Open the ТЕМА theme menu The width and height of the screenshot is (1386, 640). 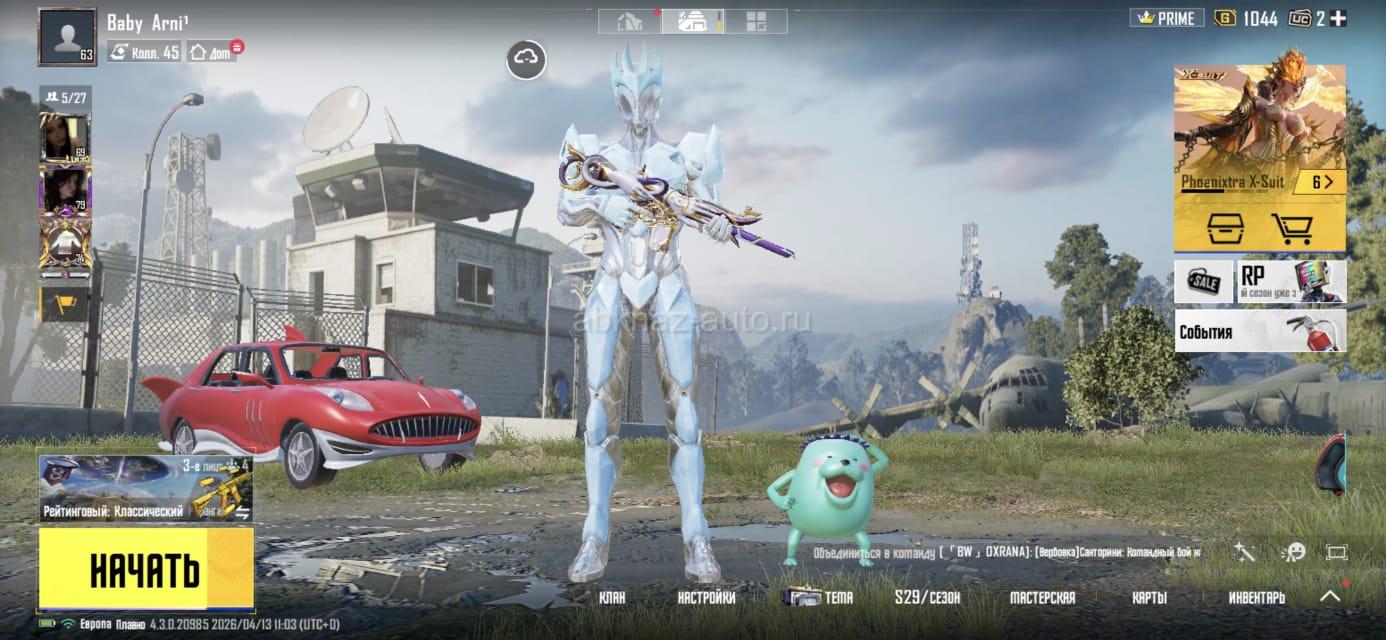pyautogui.click(x=821, y=598)
